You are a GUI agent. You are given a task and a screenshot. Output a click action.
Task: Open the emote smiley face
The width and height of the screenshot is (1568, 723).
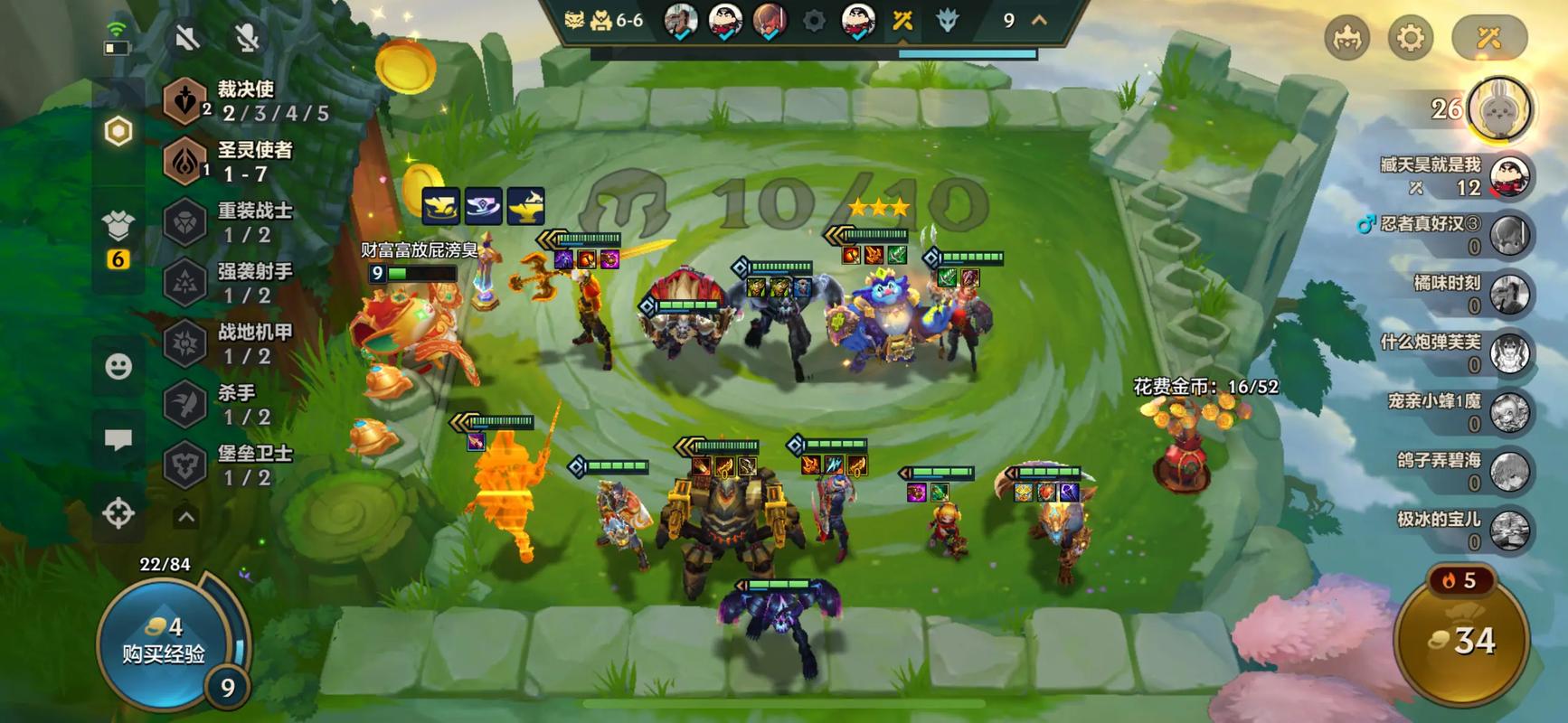pos(118,366)
